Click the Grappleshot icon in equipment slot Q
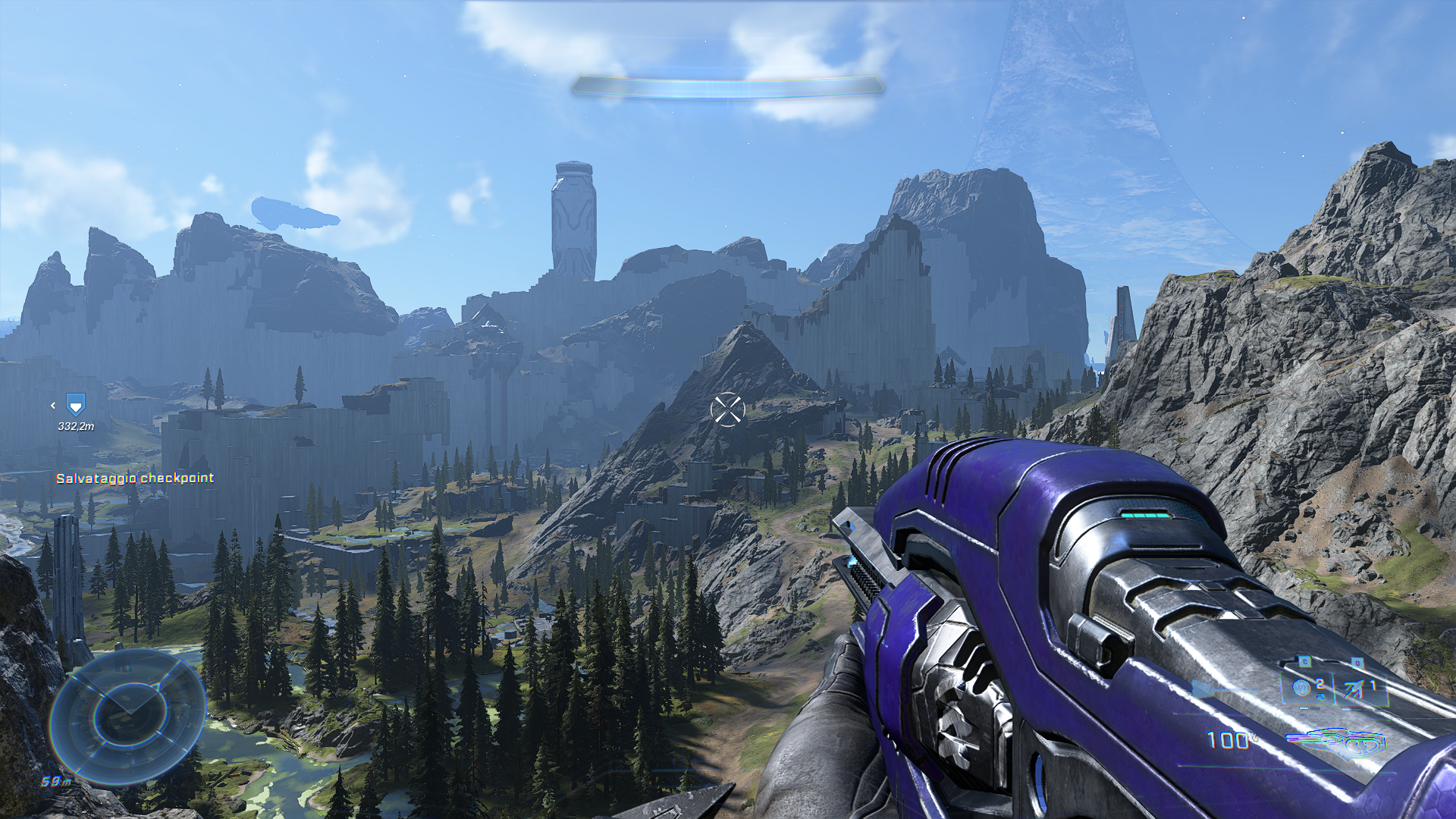Viewport: 1456px width, 819px height. tap(1354, 688)
